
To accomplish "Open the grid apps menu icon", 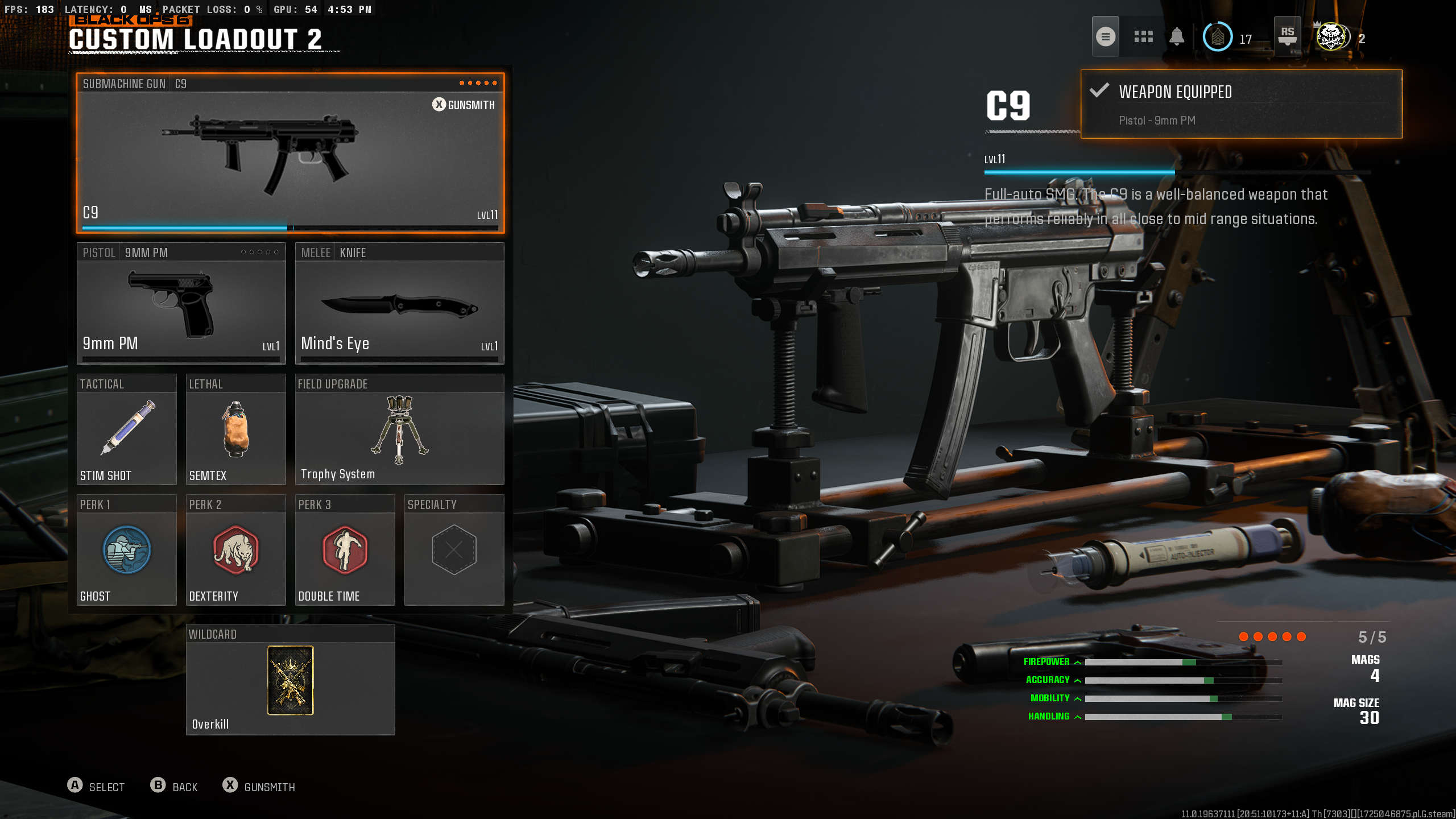I will coord(1143,37).
